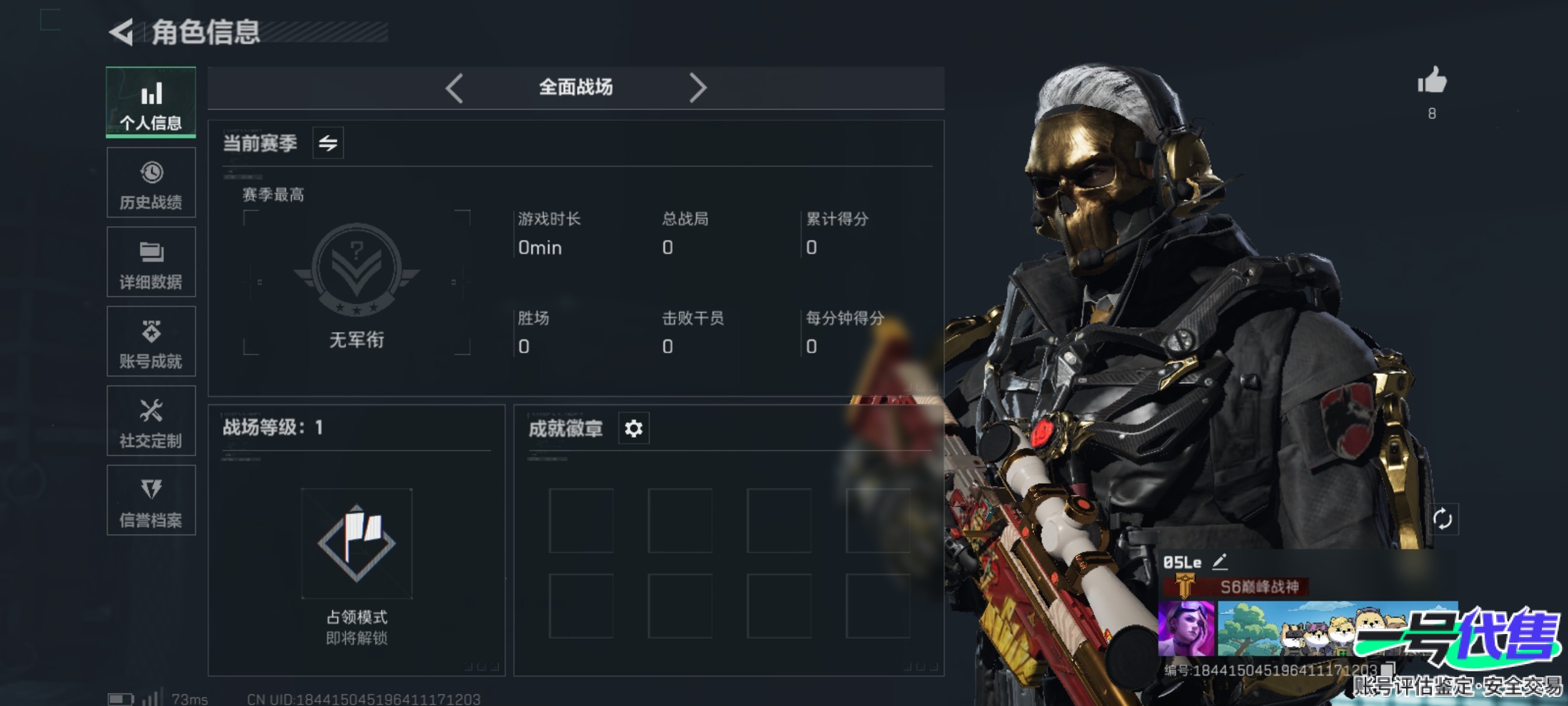Click the left arrow beside 全面战场
1568x706 pixels.
click(x=455, y=88)
